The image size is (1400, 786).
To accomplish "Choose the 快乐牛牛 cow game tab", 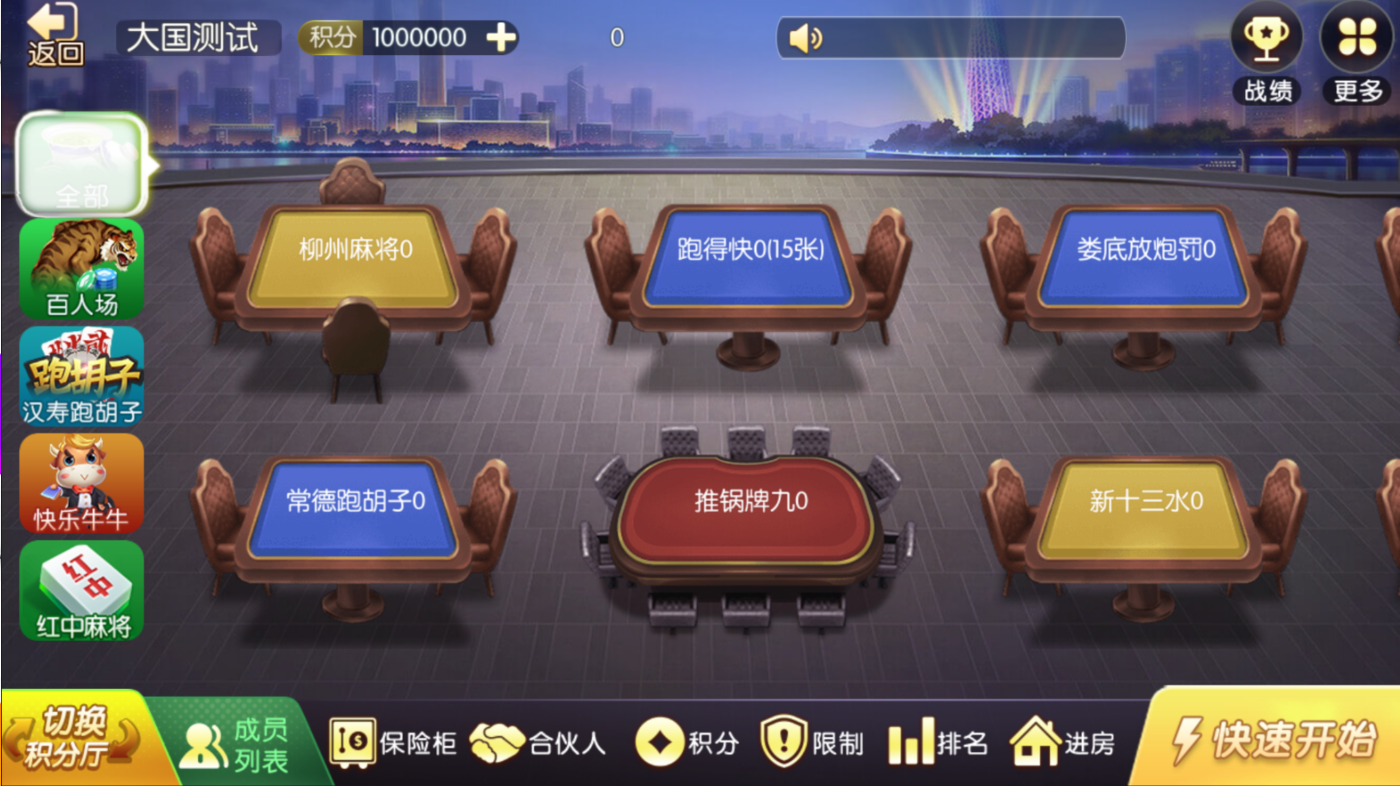I will point(80,483).
